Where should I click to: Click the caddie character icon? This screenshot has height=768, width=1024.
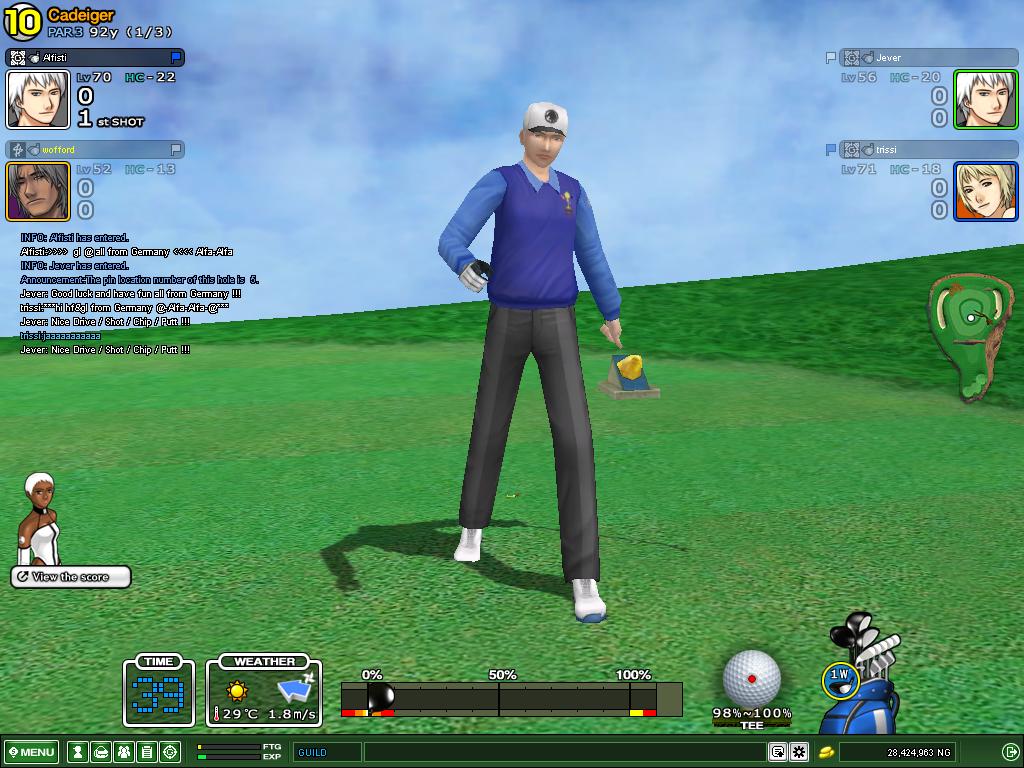(x=38, y=520)
